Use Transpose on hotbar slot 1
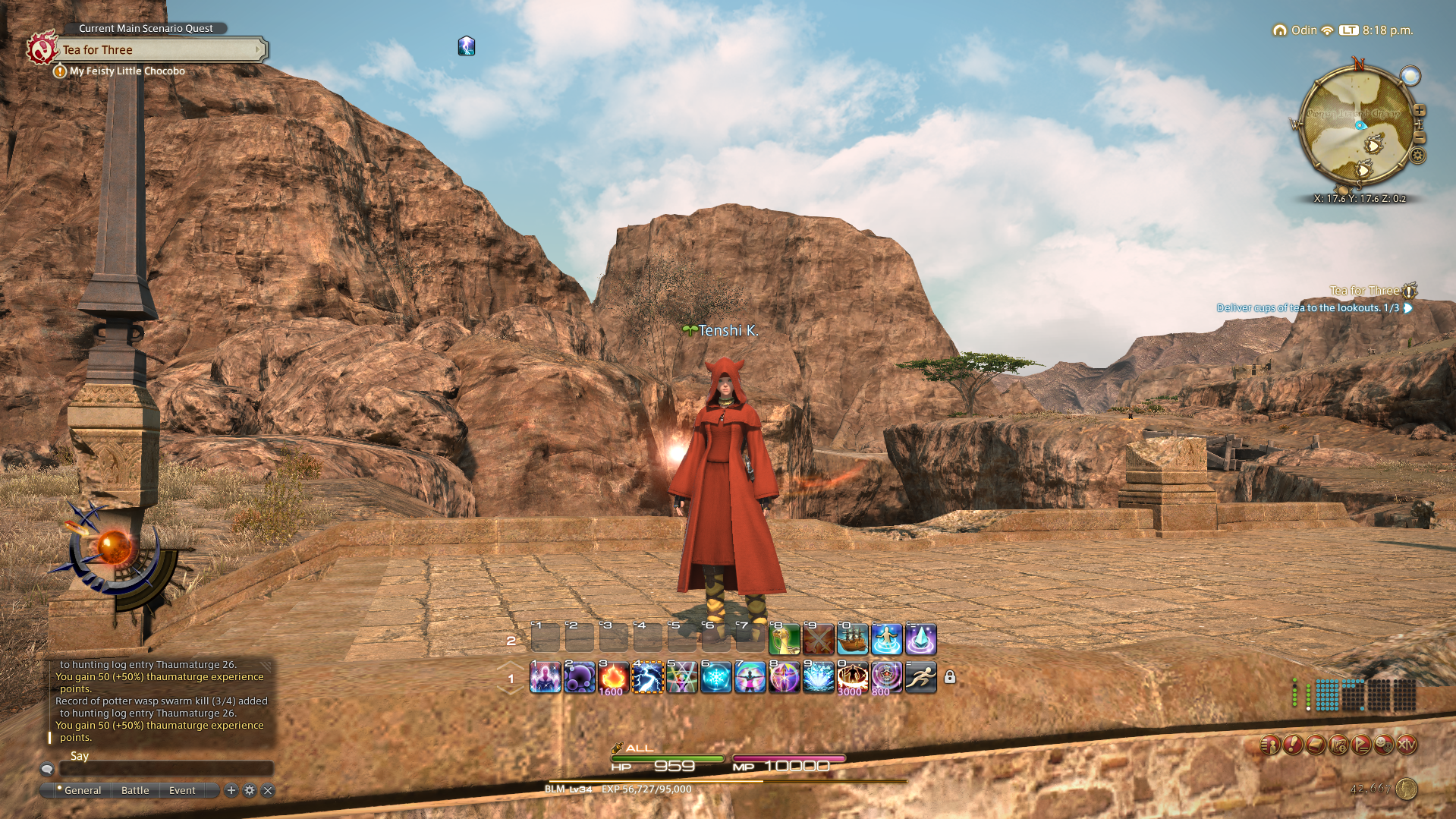 (x=545, y=678)
